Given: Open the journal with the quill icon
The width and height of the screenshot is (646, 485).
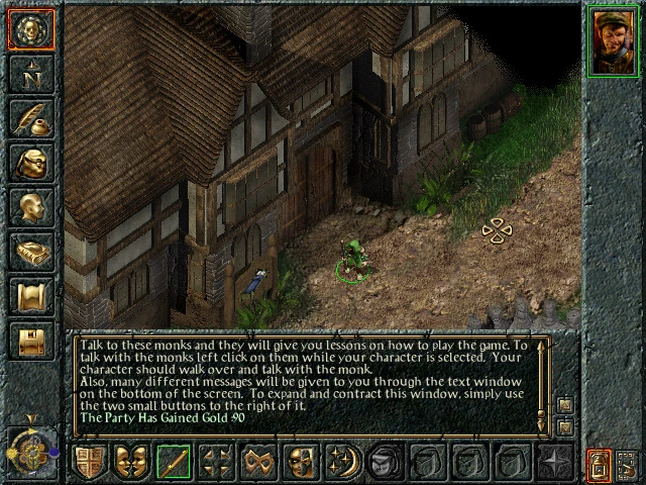Looking at the screenshot, I should [30, 118].
